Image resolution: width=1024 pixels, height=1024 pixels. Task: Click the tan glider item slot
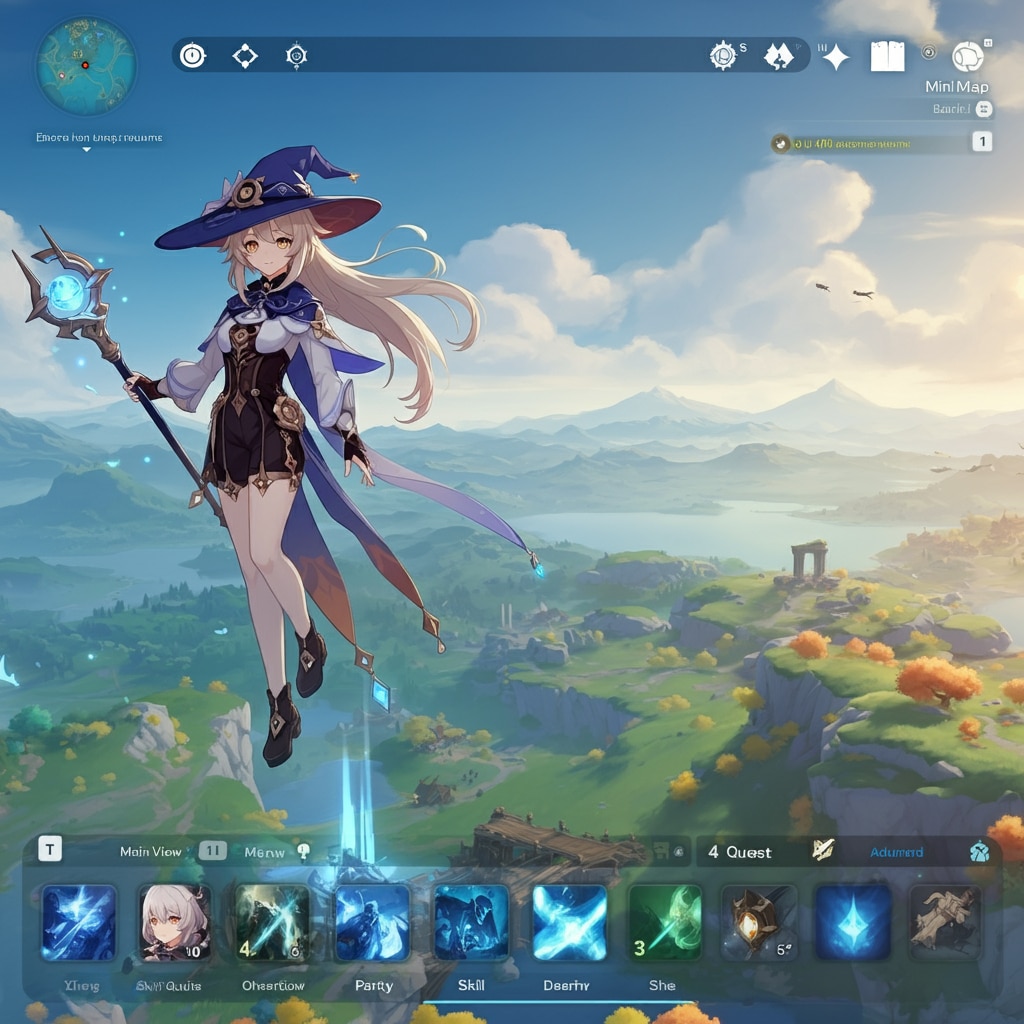(x=944, y=923)
